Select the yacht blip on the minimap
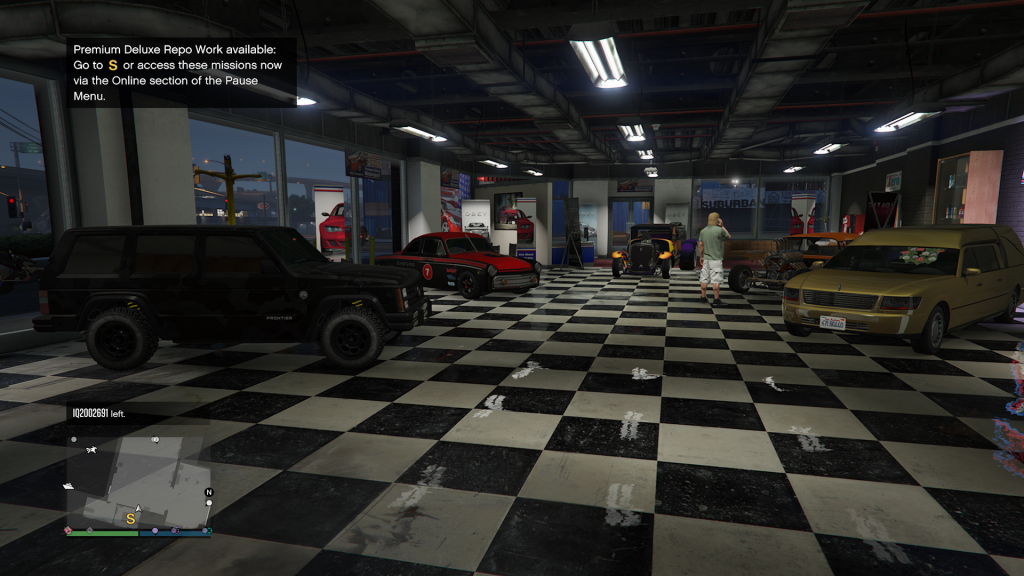The height and width of the screenshot is (576, 1024). (68, 486)
